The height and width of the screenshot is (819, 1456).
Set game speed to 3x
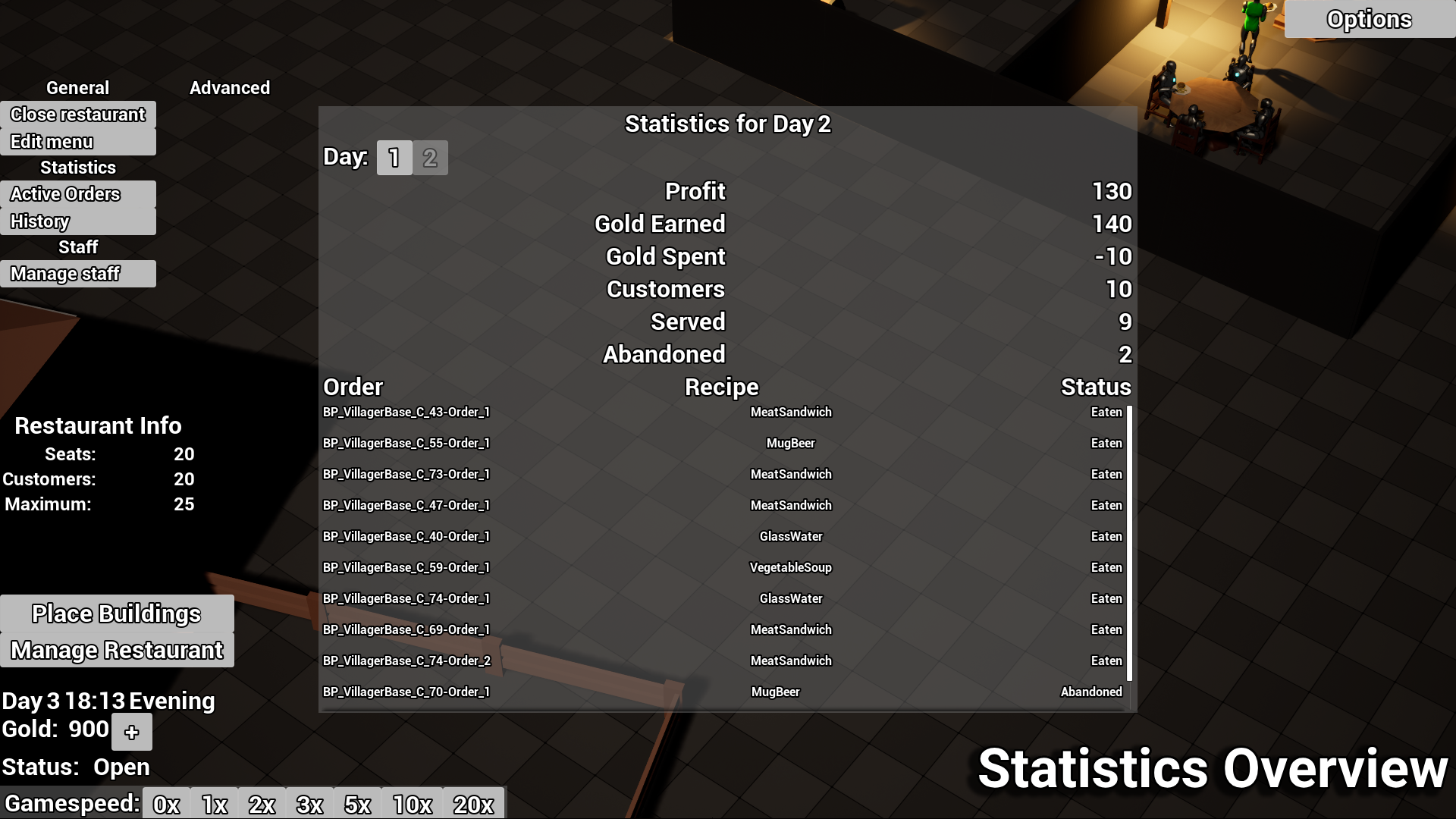tap(309, 804)
